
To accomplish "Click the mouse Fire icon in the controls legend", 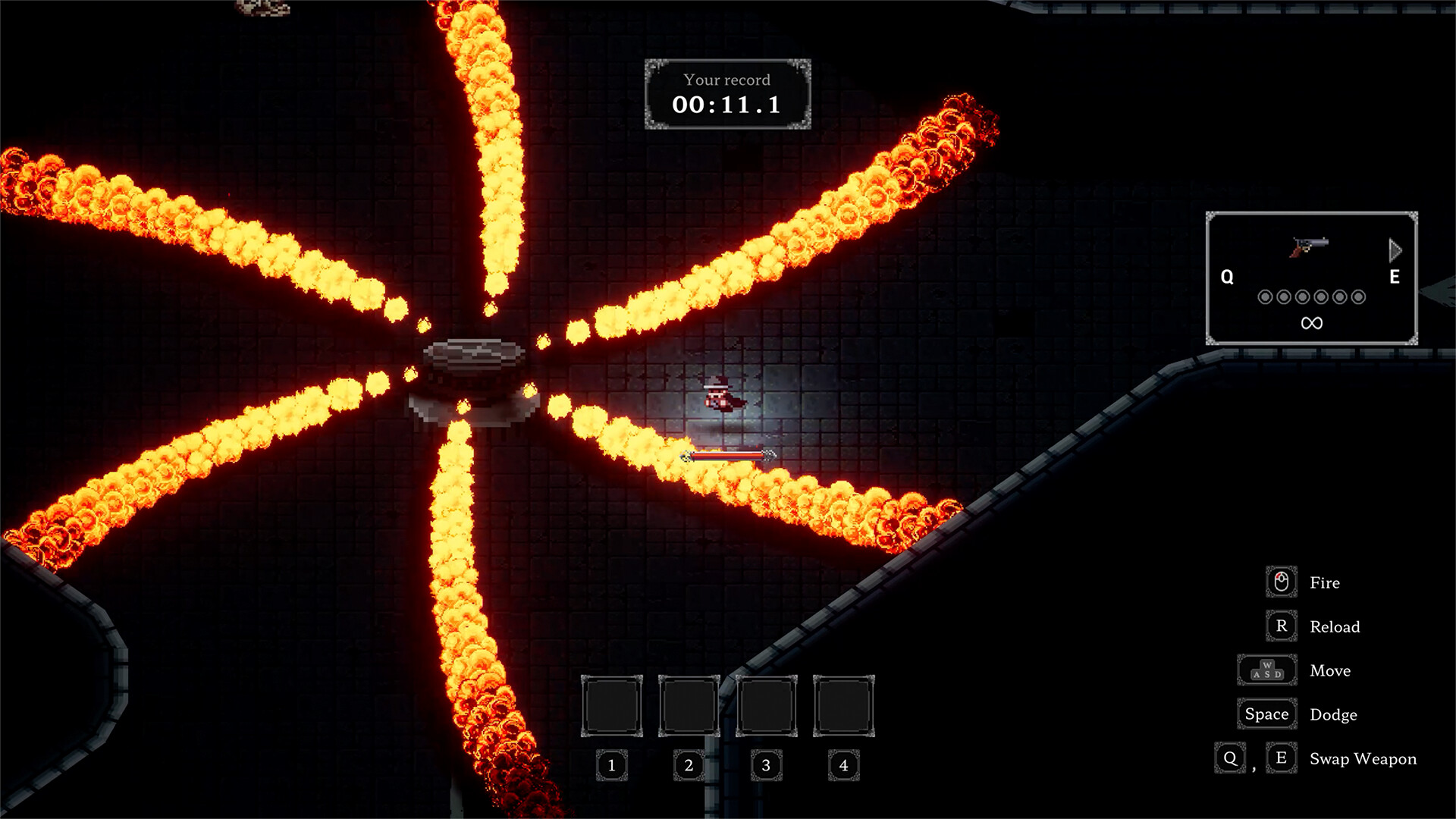I will tap(1280, 582).
